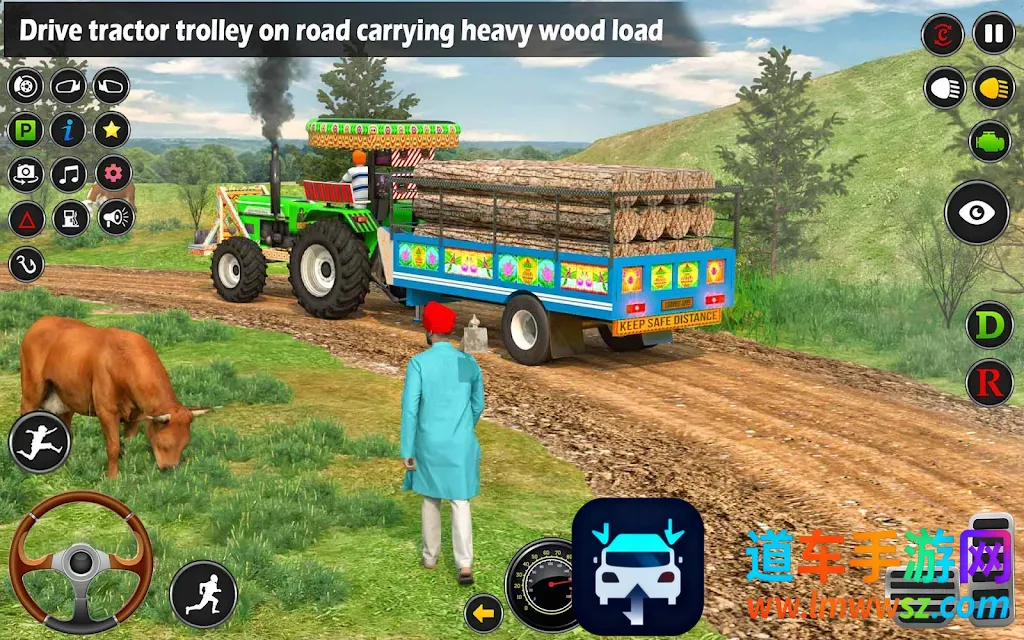
Task: Tap the yellow star icon
Action: click(x=112, y=130)
